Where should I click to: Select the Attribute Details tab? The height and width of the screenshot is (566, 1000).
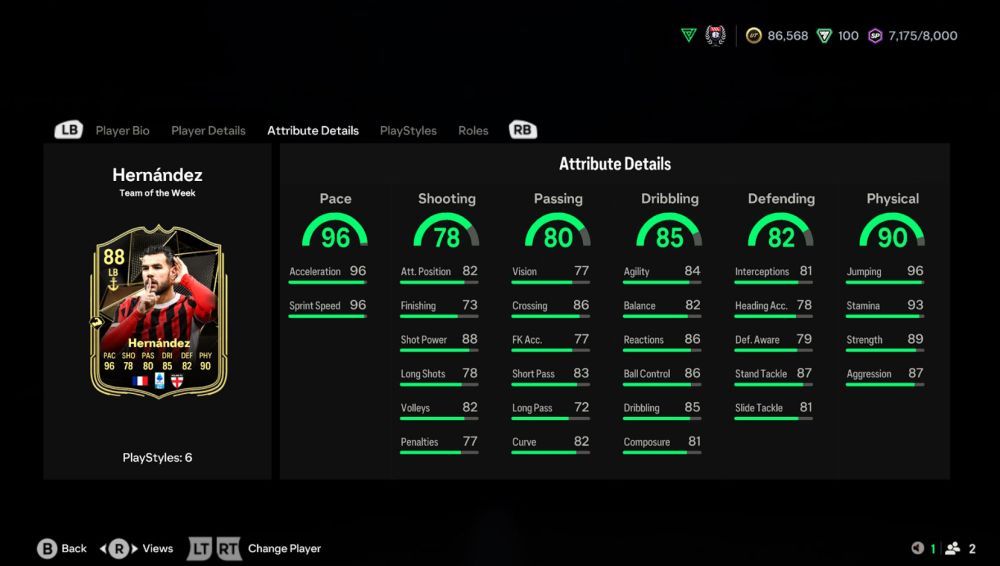(312, 131)
